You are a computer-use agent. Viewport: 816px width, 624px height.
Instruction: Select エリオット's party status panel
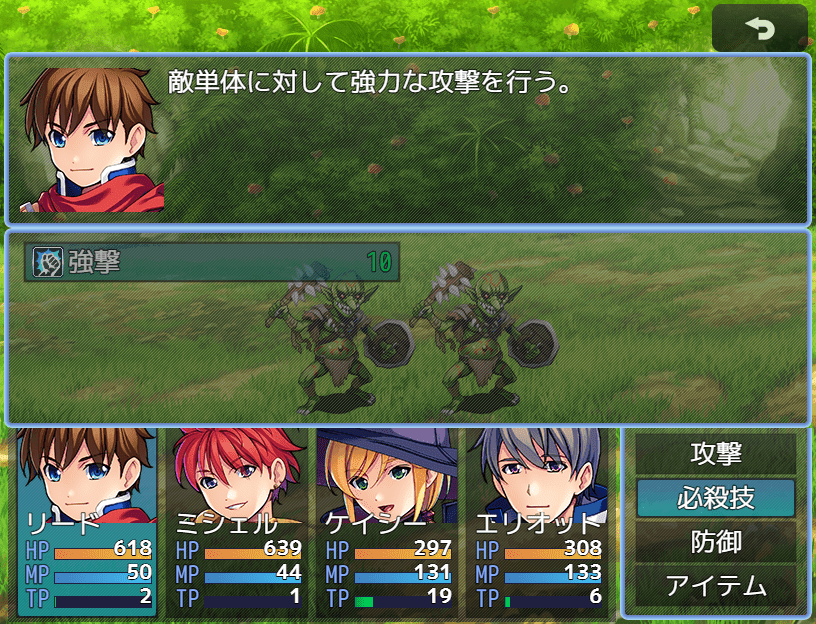537,522
